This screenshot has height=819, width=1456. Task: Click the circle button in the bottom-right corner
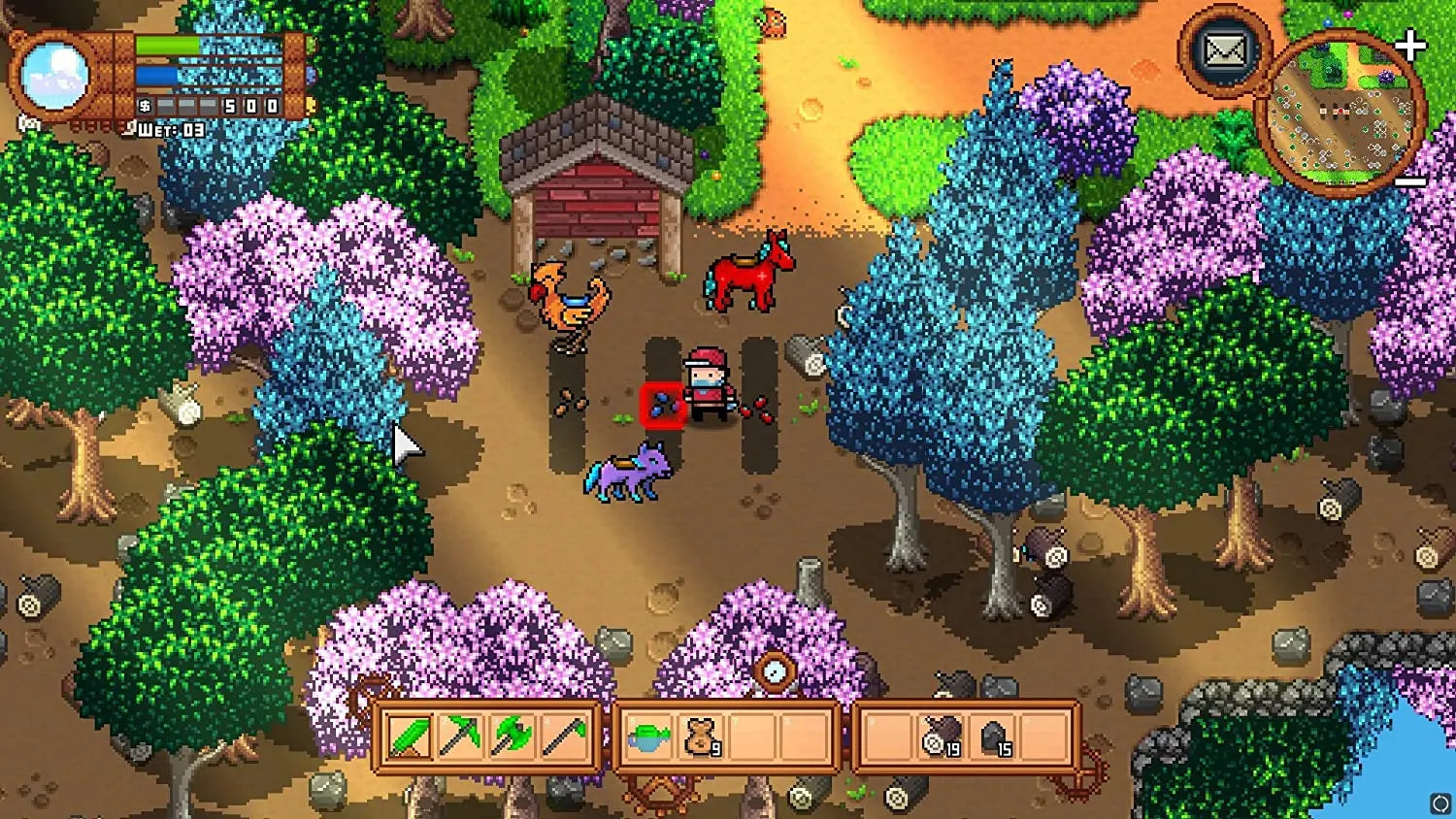pyautogui.click(x=1439, y=802)
